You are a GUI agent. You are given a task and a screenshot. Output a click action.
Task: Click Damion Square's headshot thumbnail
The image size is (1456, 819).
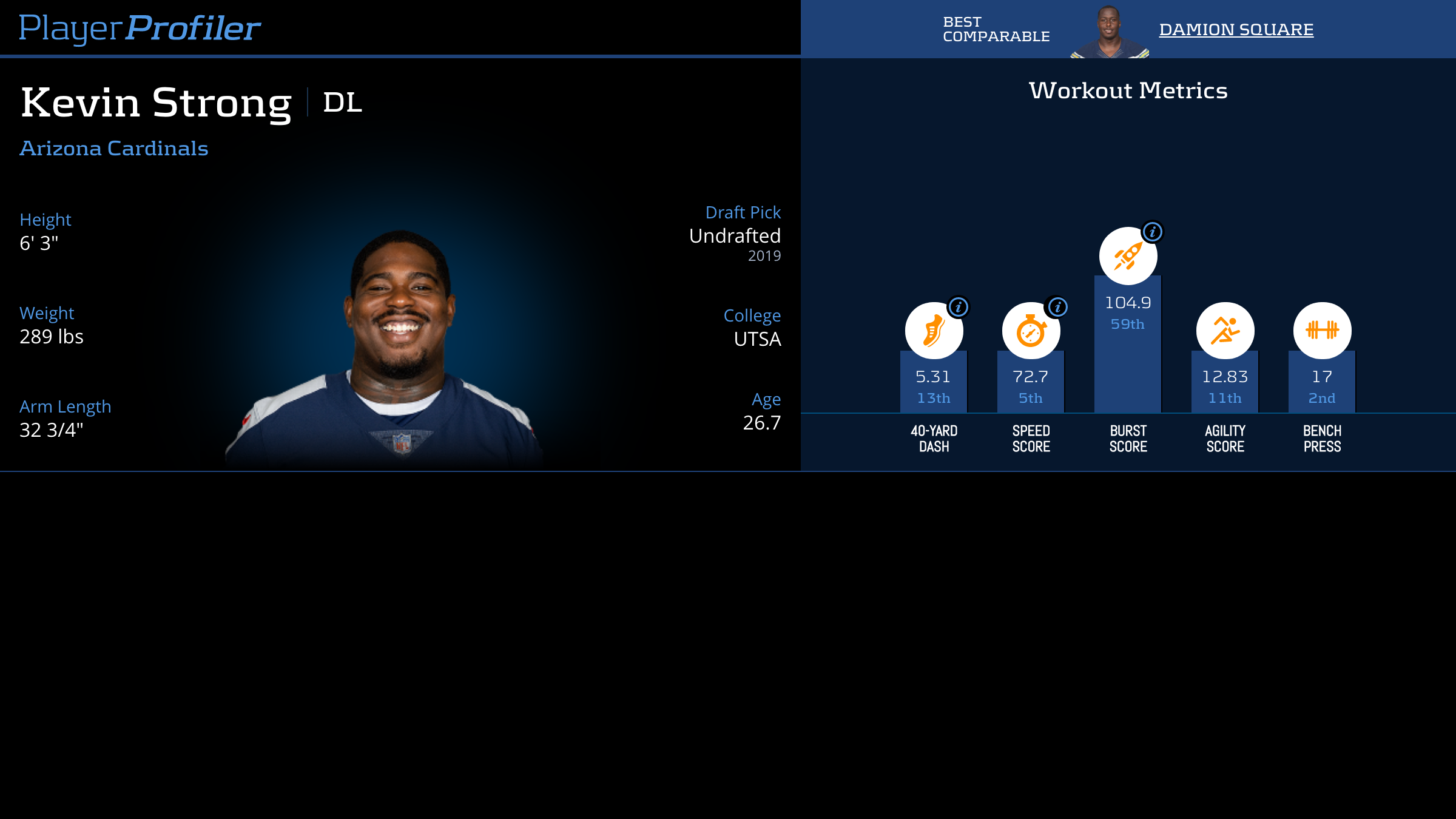coord(1110,33)
